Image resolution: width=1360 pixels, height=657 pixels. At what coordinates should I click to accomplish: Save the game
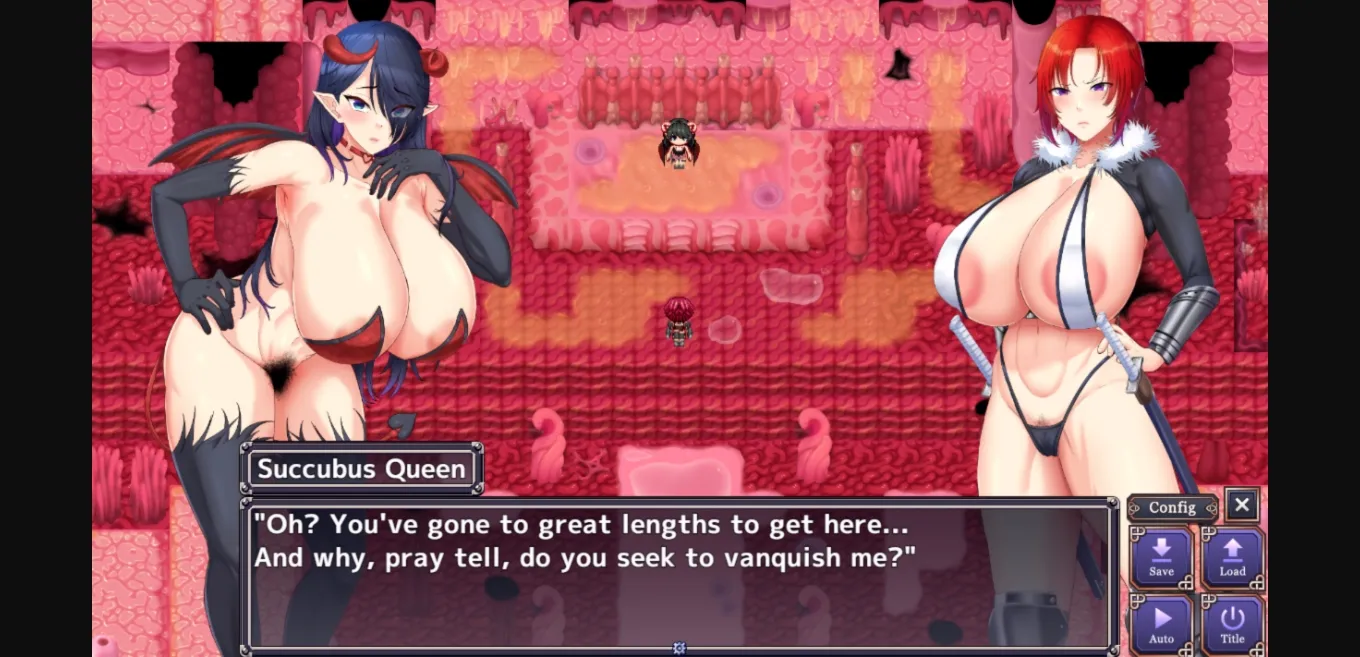click(1161, 558)
